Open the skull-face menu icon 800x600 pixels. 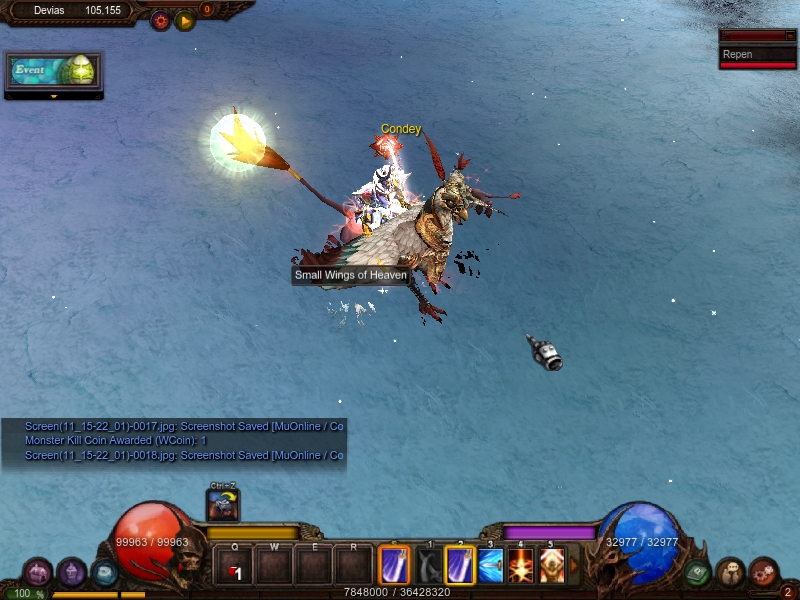pos(730,573)
